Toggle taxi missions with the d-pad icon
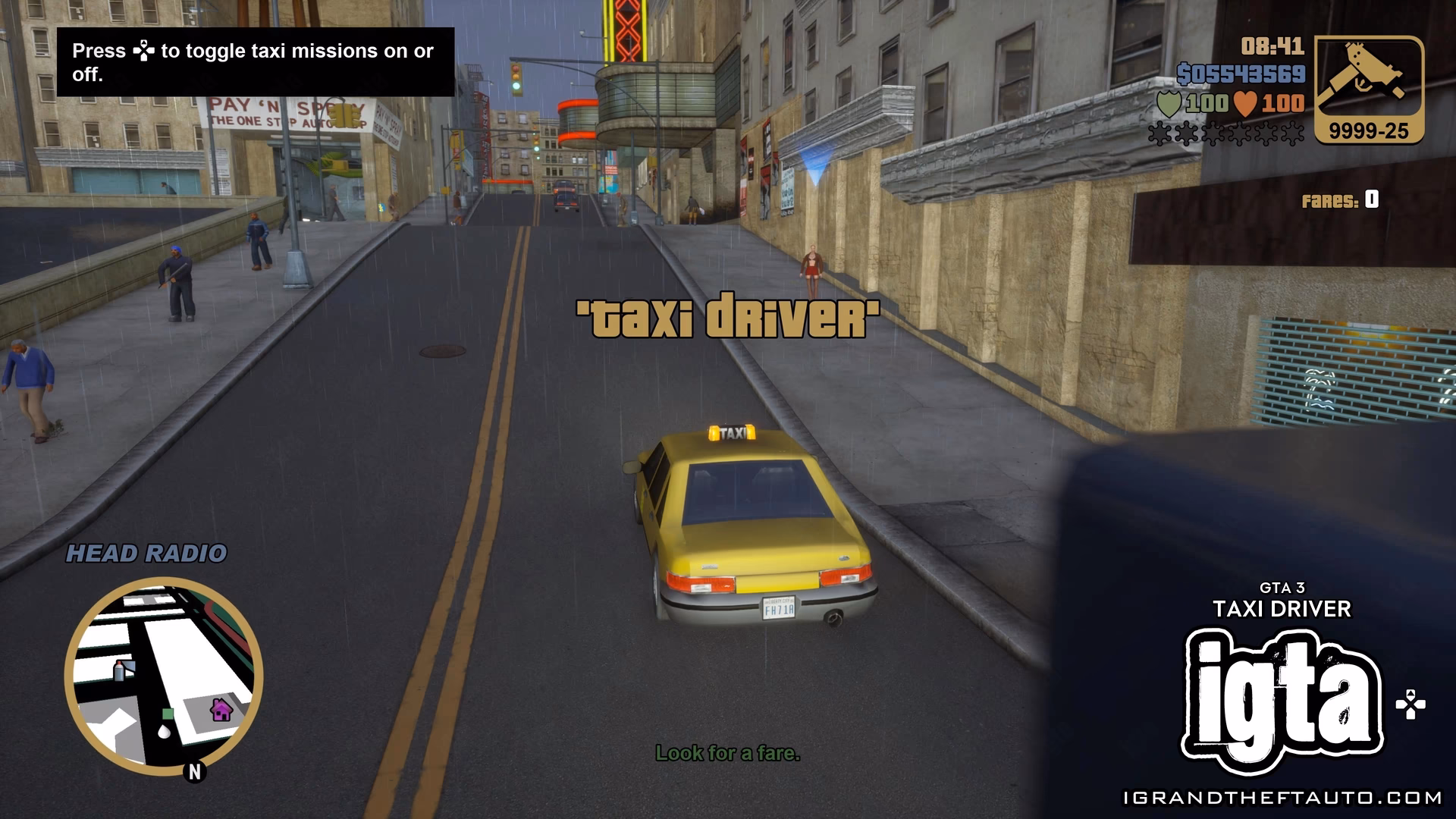Image resolution: width=1456 pixels, height=819 pixels. click(145, 52)
